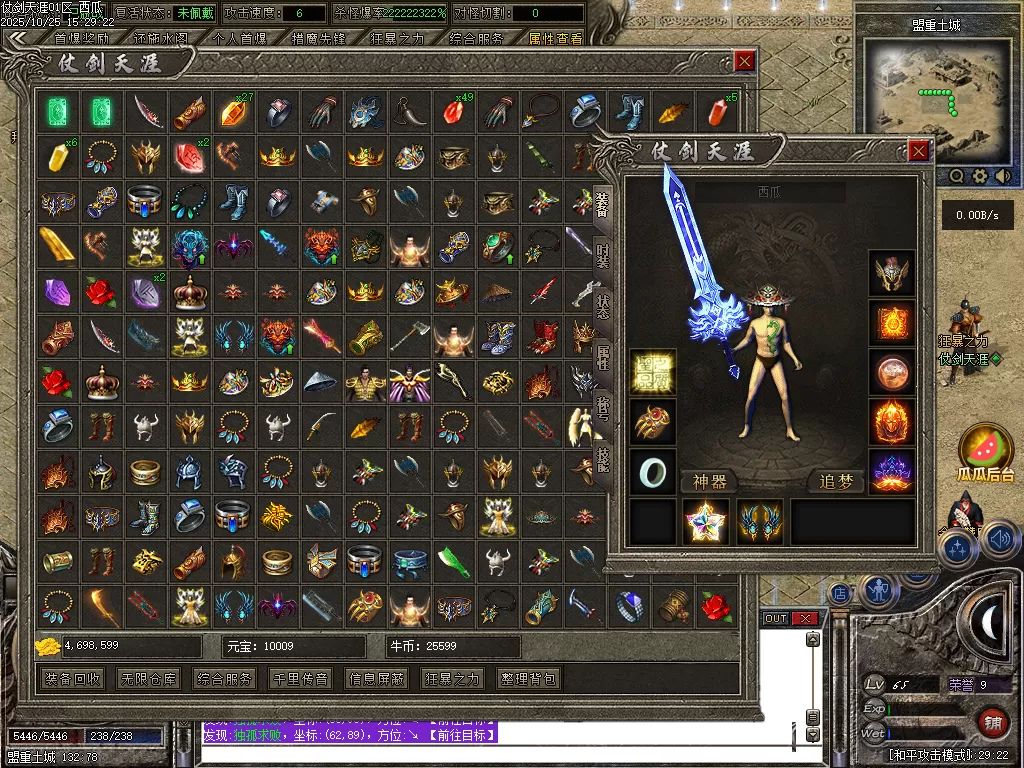Open the 无限仓库 unlimited warehouse

(x=150, y=678)
